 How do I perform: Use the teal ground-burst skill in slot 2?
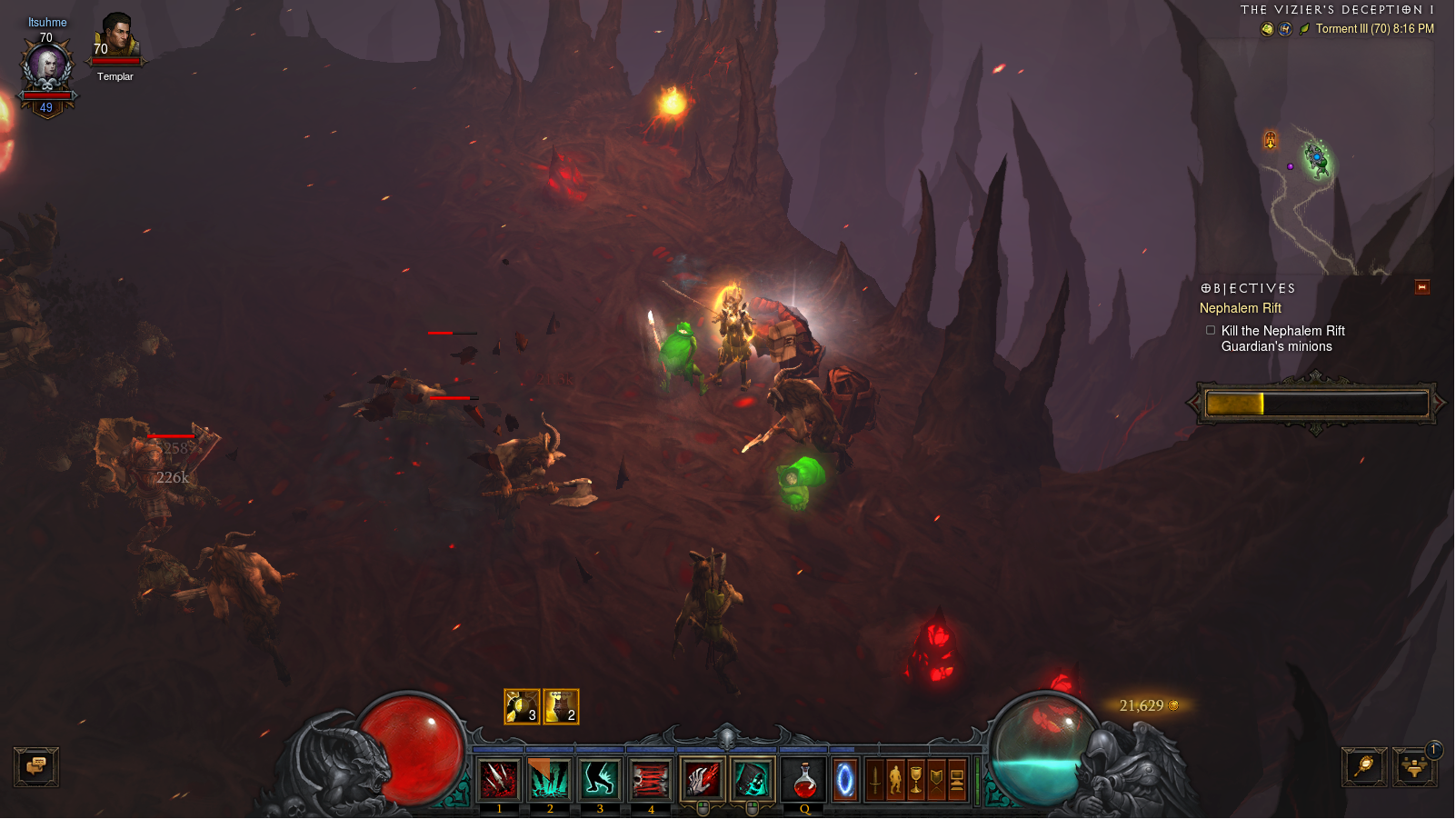(550, 780)
